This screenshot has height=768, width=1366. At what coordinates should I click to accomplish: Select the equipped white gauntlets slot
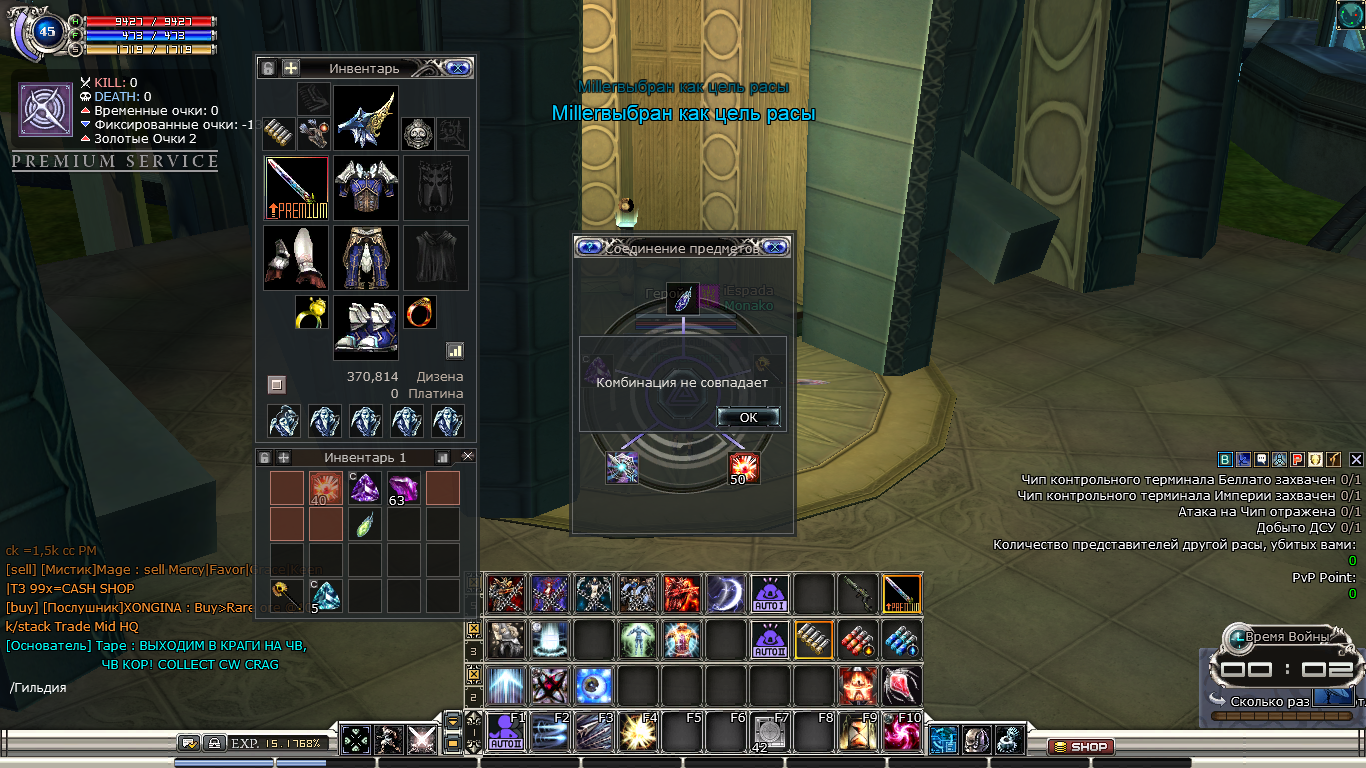click(297, 257)
